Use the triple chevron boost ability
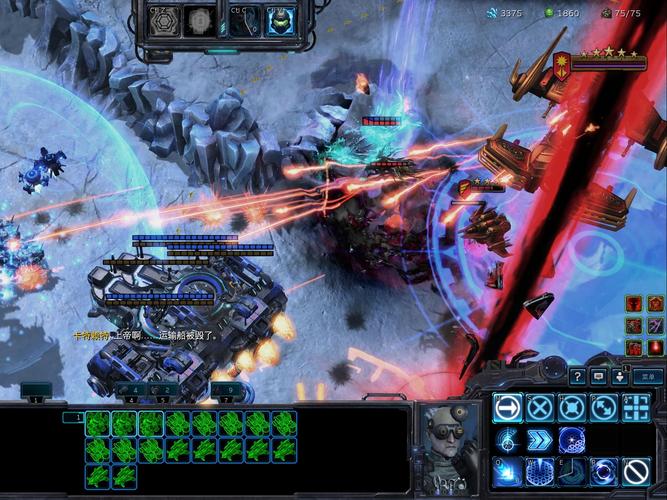The width and height of the screenshot is (667, 500). (539, 440)
